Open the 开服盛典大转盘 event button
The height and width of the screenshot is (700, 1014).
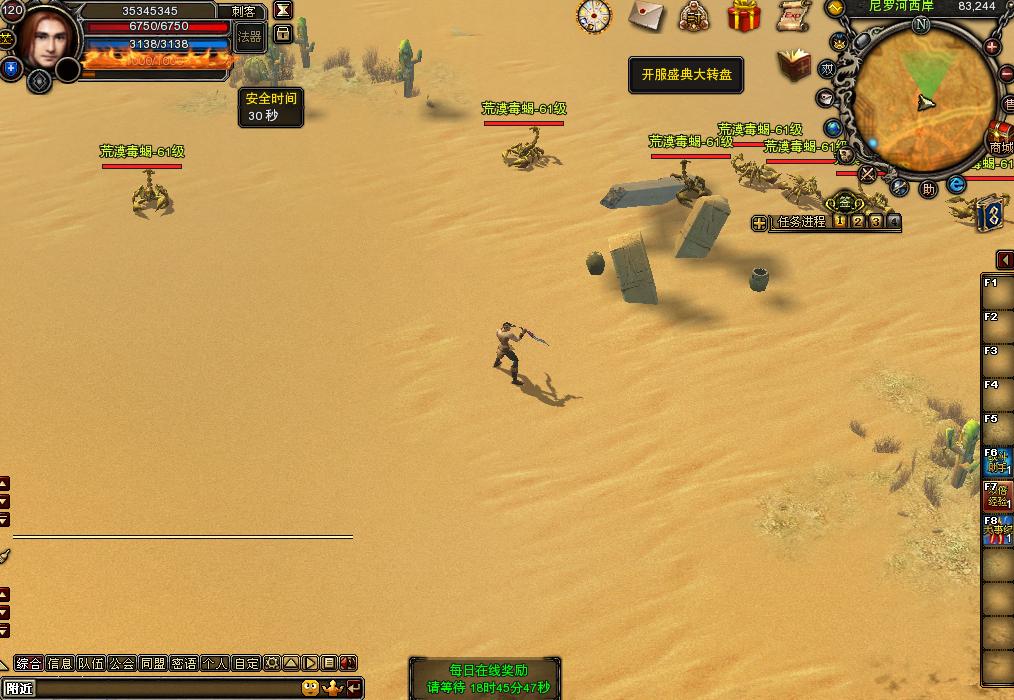tap(686, 75)
